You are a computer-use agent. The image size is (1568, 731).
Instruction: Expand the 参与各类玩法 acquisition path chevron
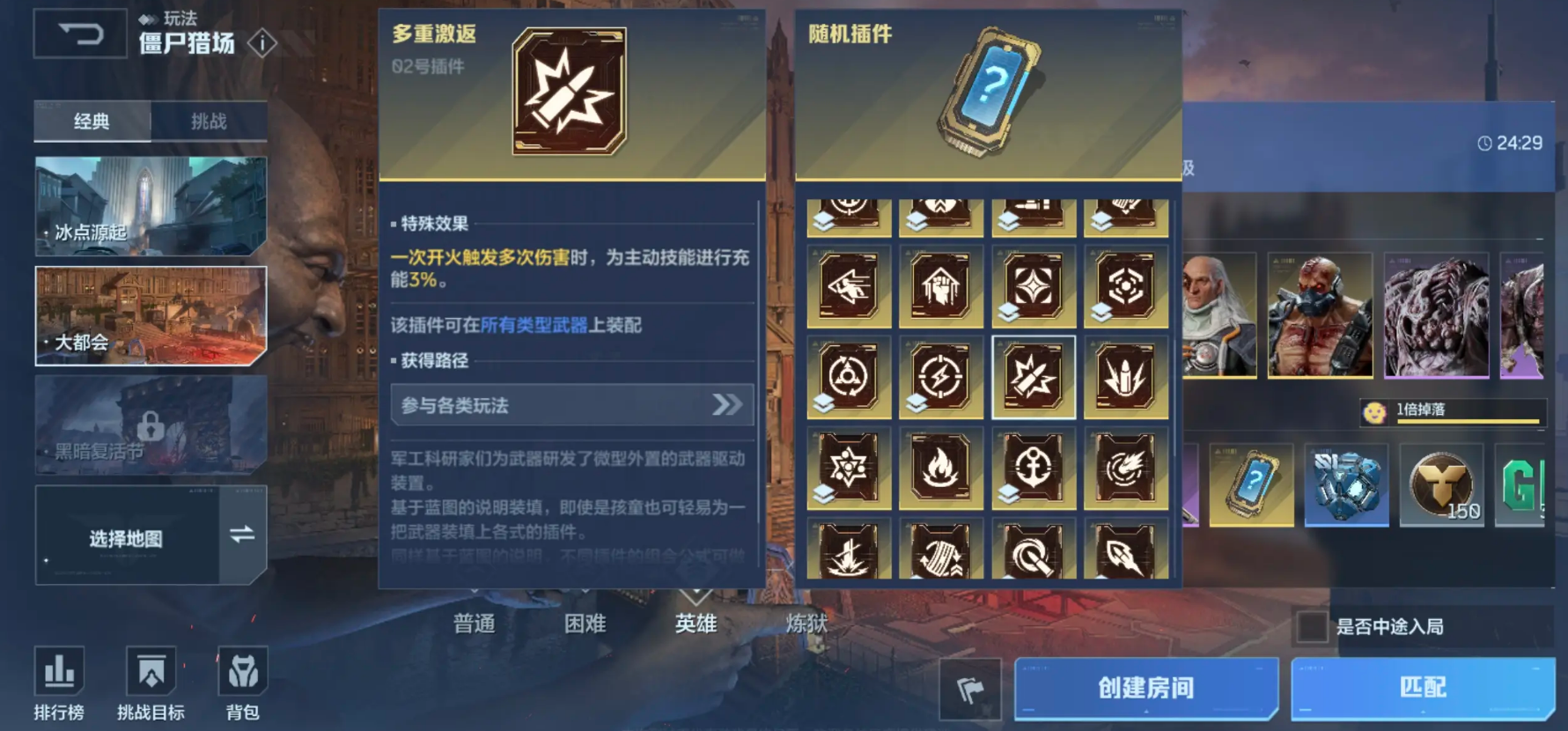pos(725,405)
